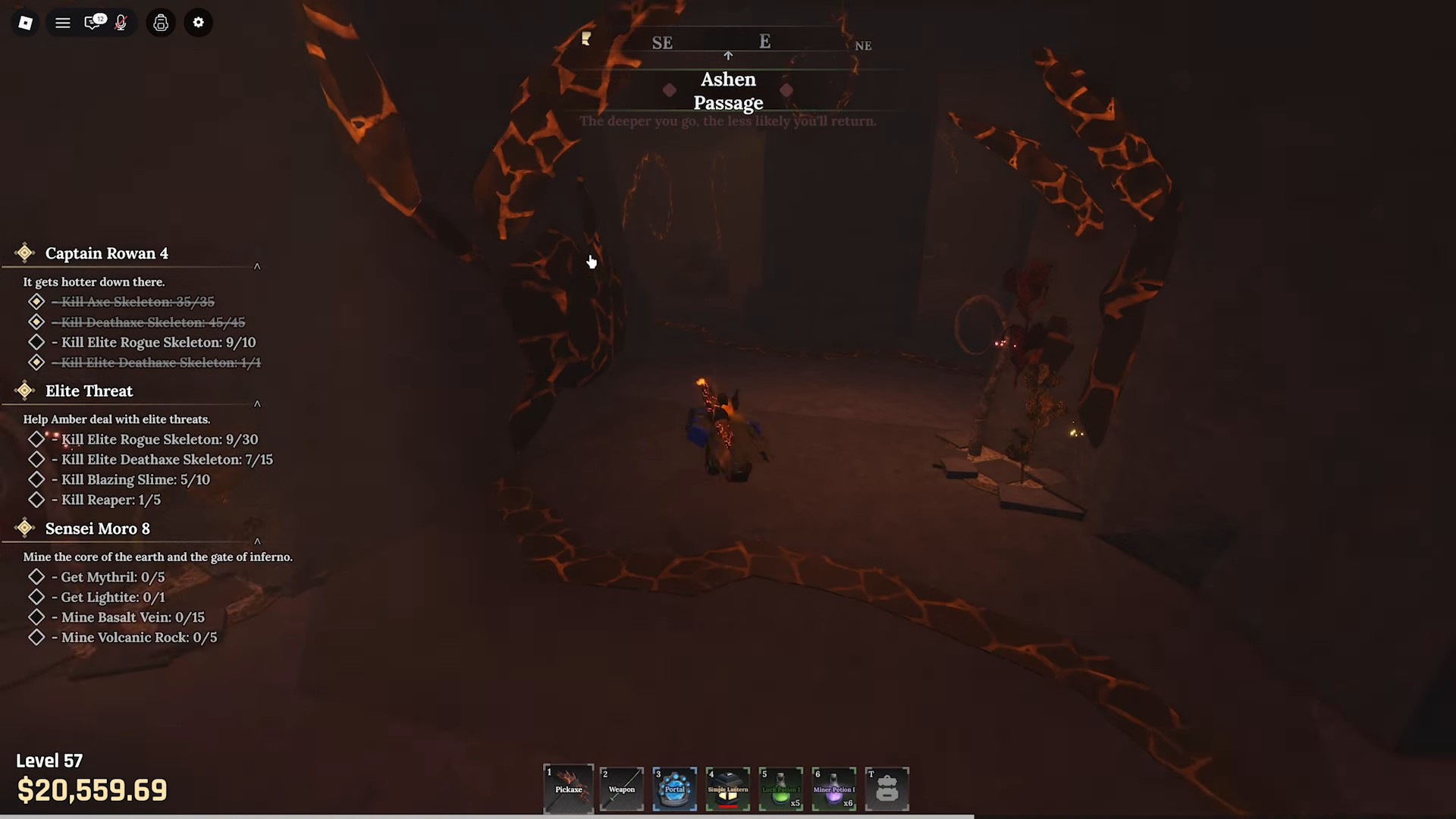1456x819 pixels.
Task: Click the Ashen Passage compass marker arrow
Action: [x=728, y=55]
